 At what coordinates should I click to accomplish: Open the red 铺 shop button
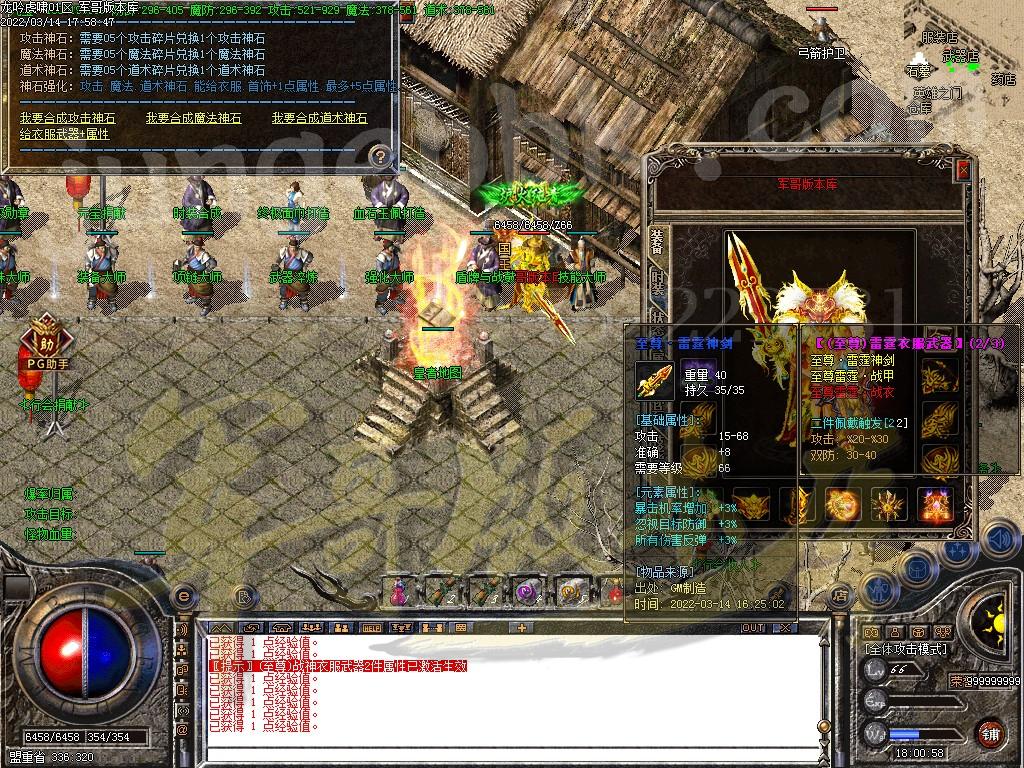990,733
